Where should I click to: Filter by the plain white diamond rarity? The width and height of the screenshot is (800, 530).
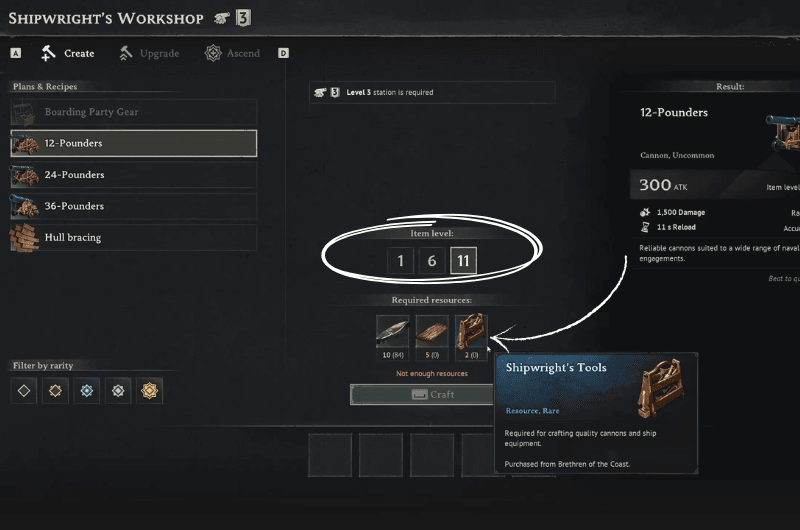click(24, 390)
